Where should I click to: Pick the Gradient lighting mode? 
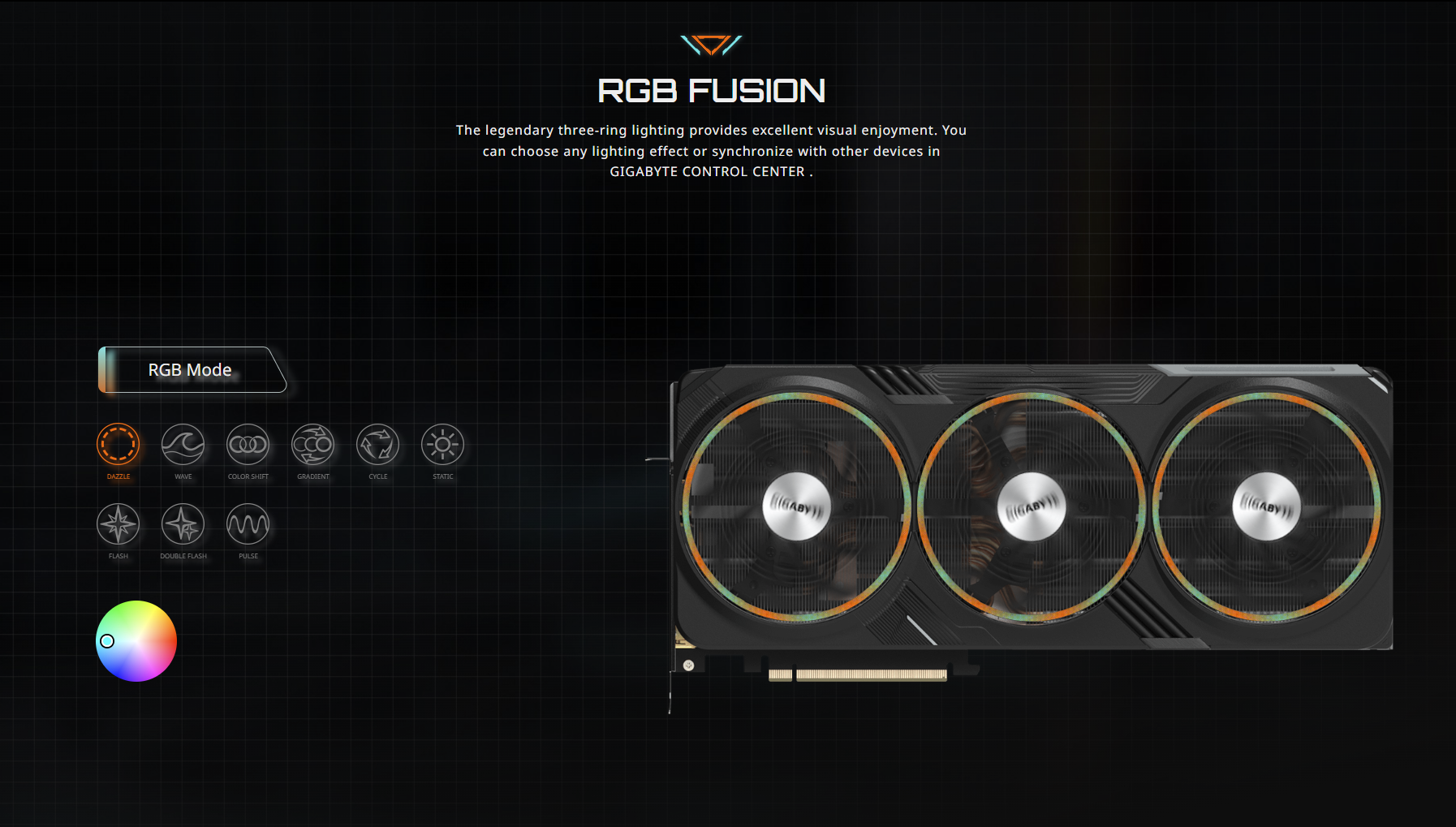pos(313,445)
